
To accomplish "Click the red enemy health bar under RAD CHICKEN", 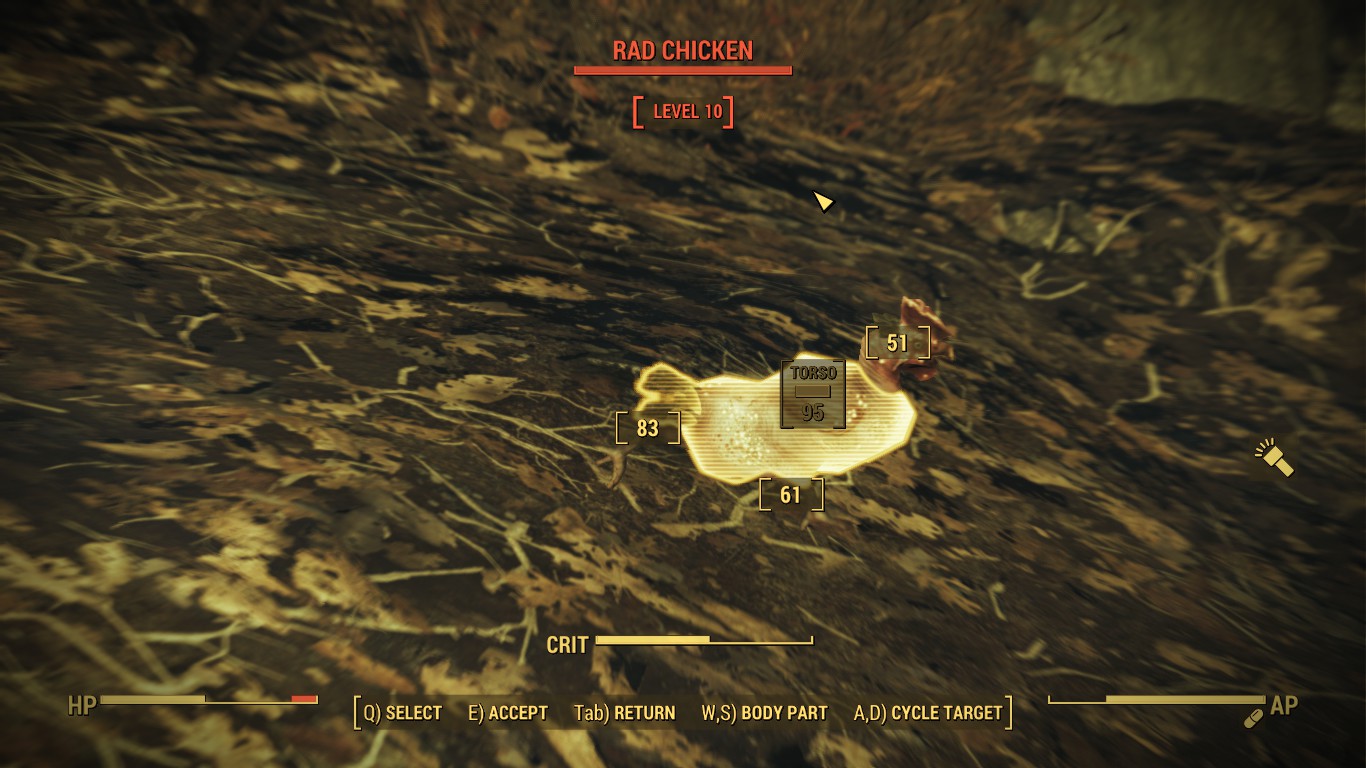I will click(682, 70).
